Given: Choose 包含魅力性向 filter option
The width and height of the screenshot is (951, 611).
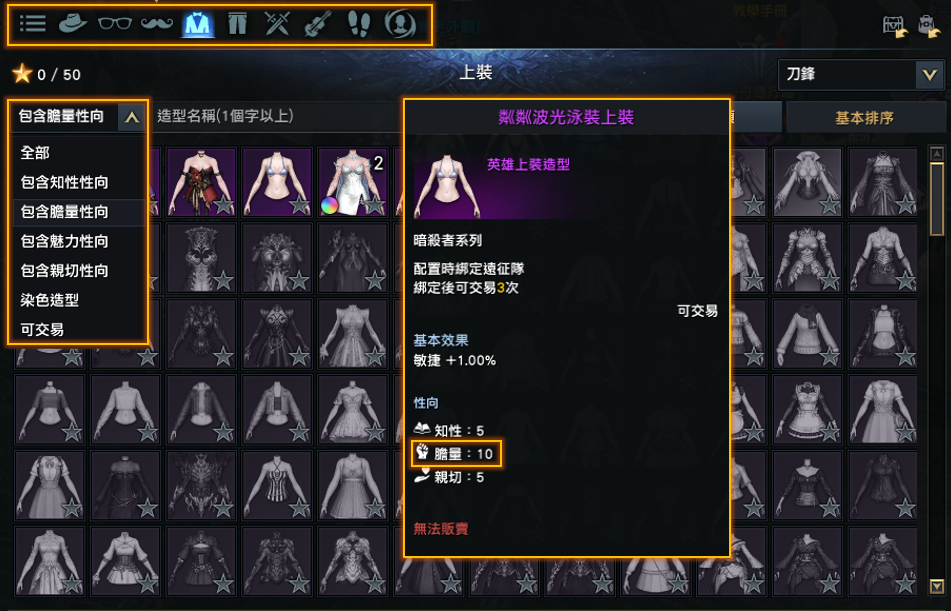Looking at the screenshot, I should click(x=65, y=241).
